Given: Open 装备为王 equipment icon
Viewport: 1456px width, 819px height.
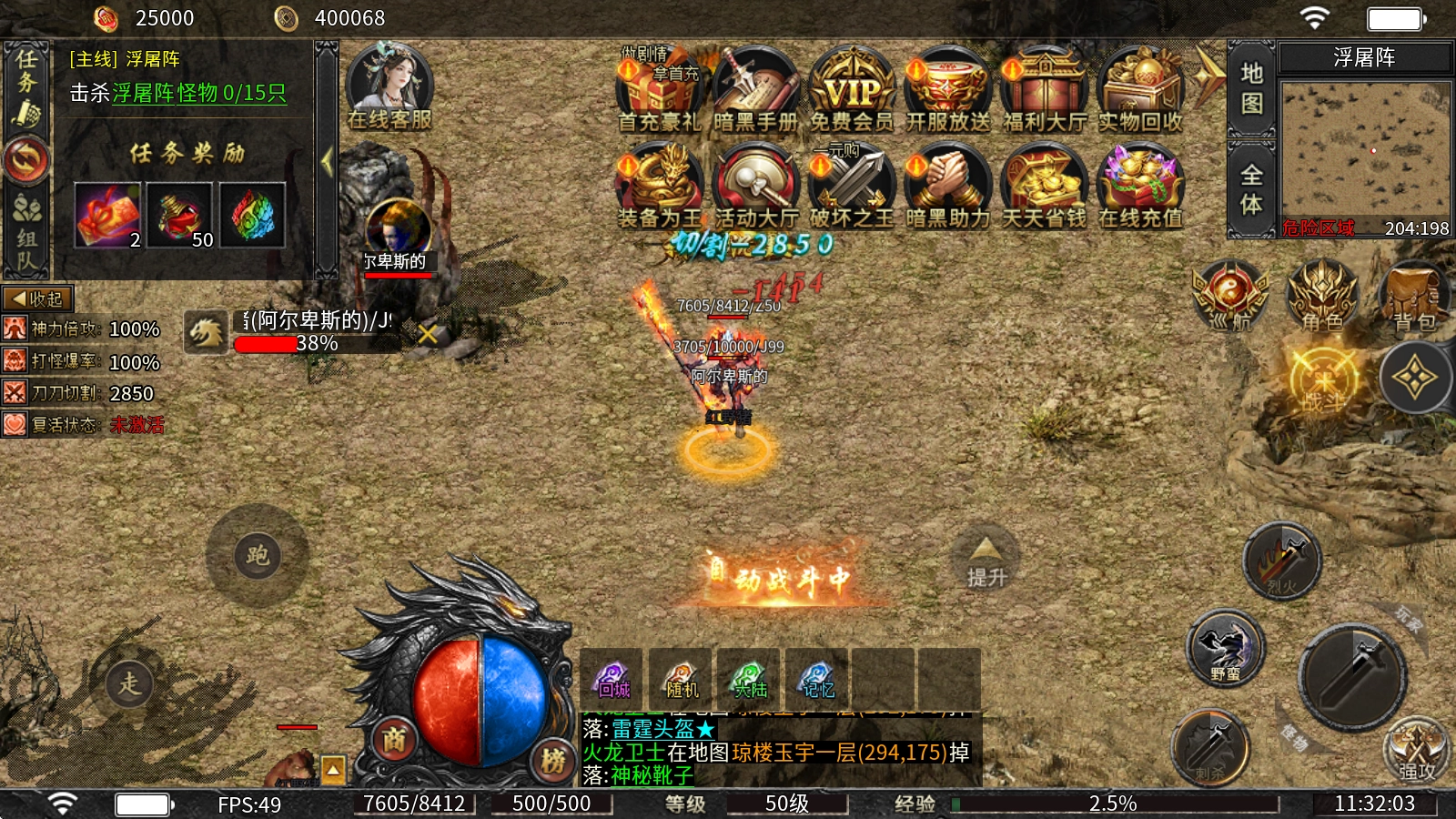Looking at the screenshot, I should tap(659, 187).
